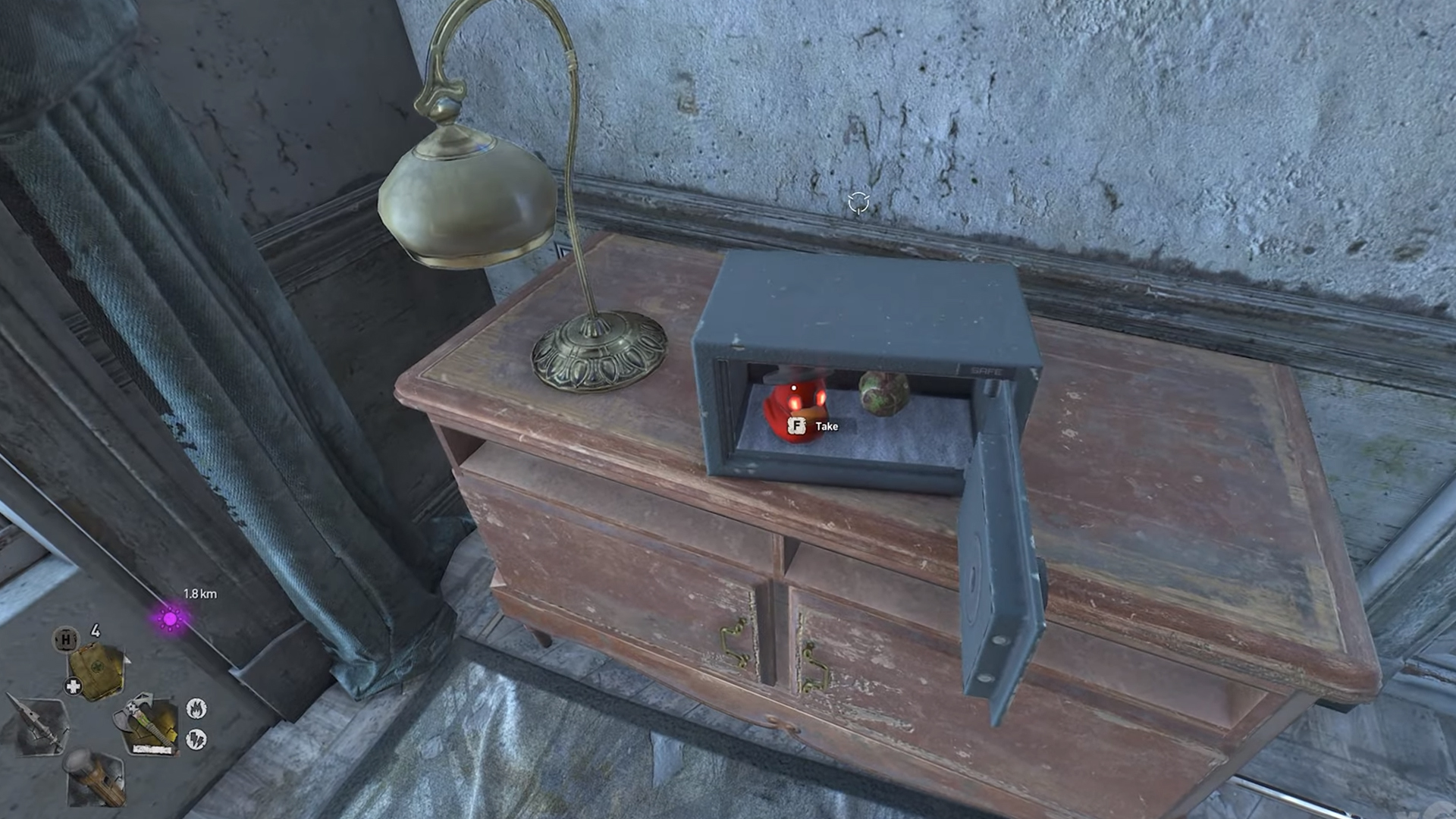Click the SAFE label on the open safe
The height and width of the screenshot is (819, 1456).
coord(987,371)
